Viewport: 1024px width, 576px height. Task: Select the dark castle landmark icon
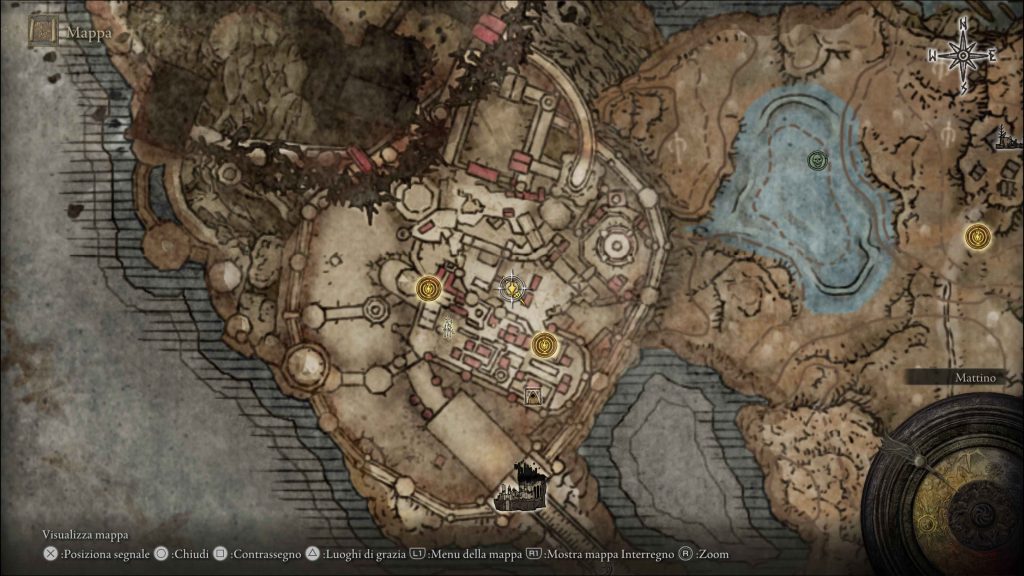pyautogui.click(x=521, y=486)
